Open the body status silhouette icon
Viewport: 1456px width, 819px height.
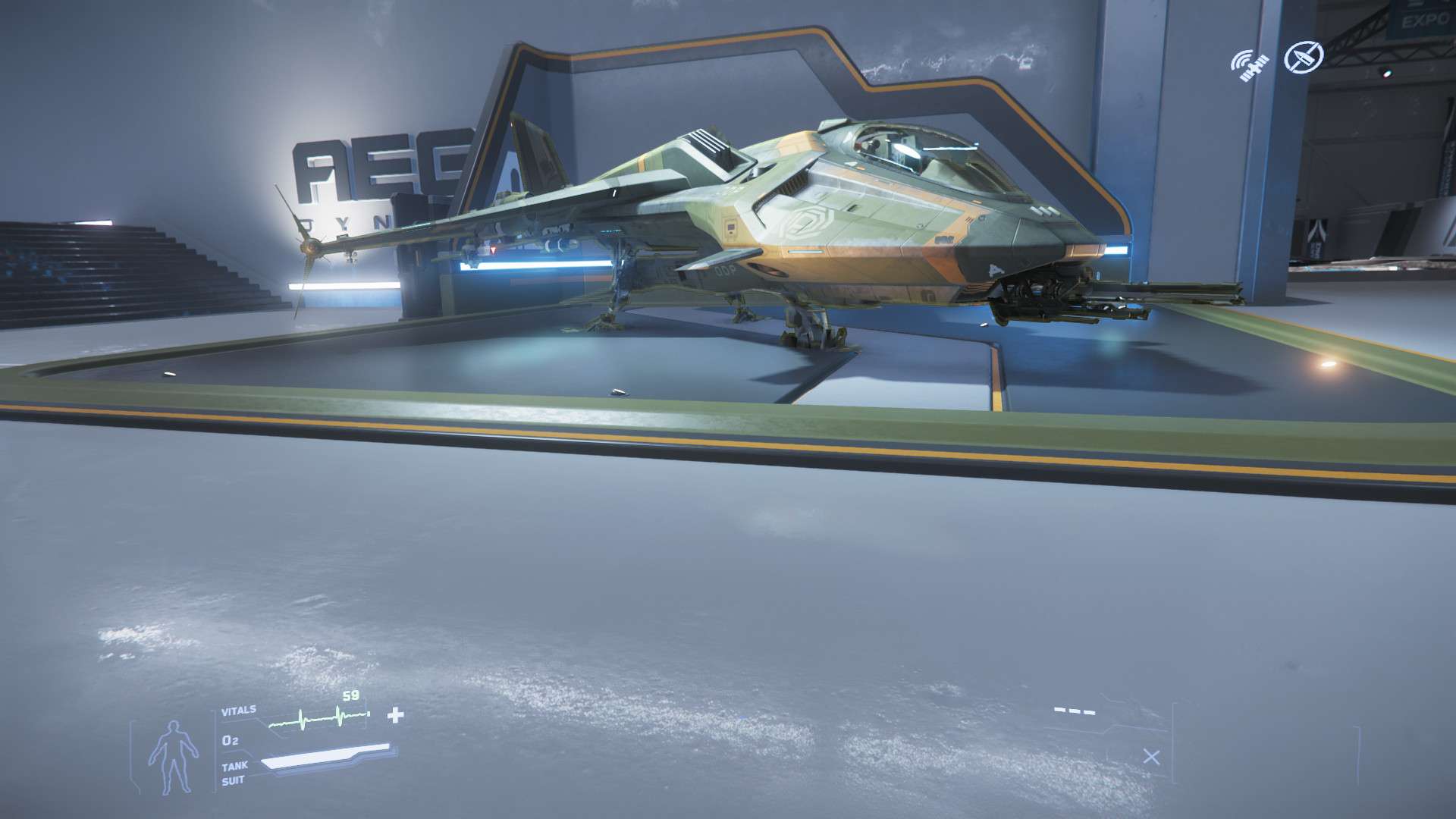173,758
